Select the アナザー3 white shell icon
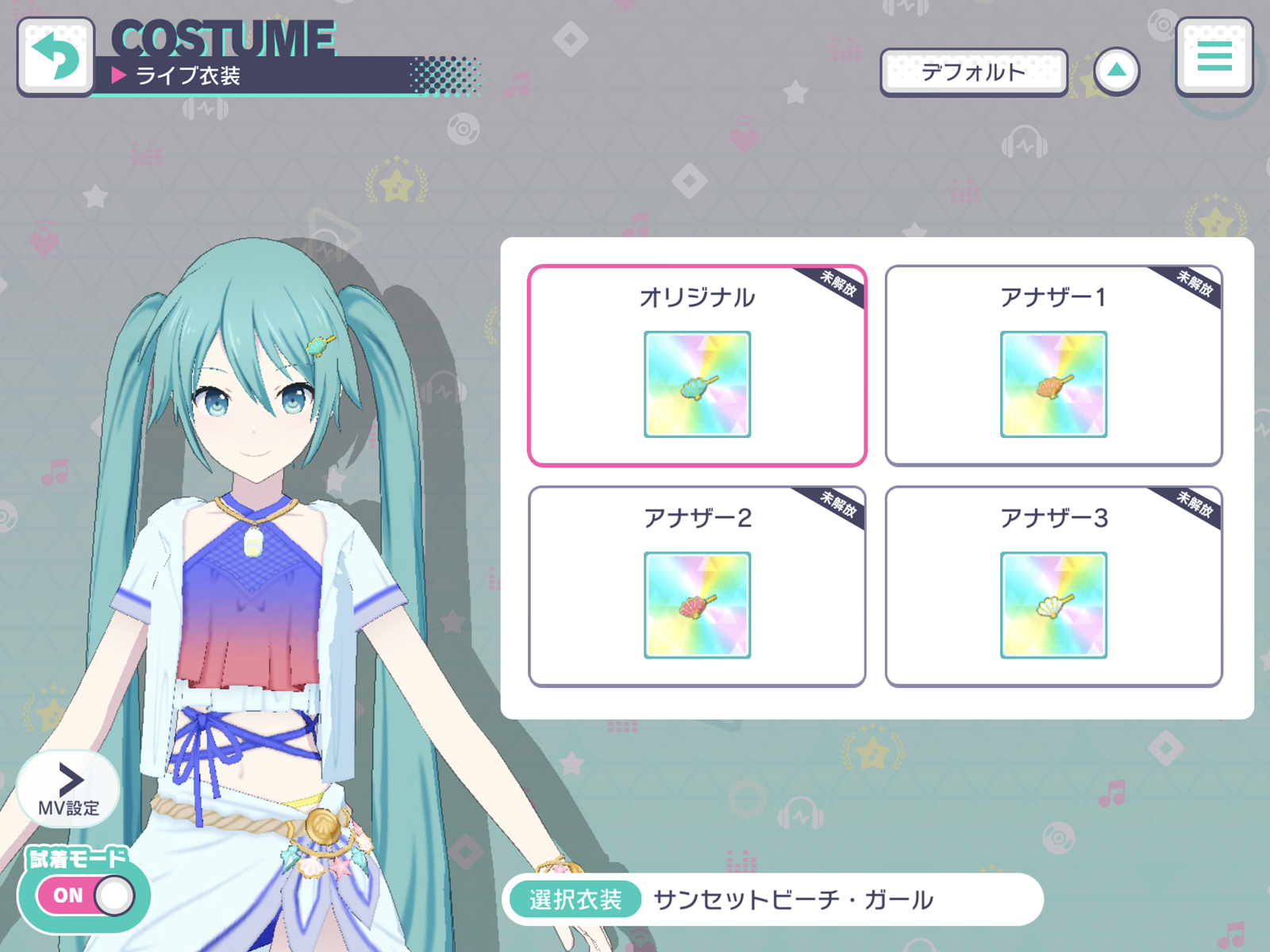 click(1053, 604)
